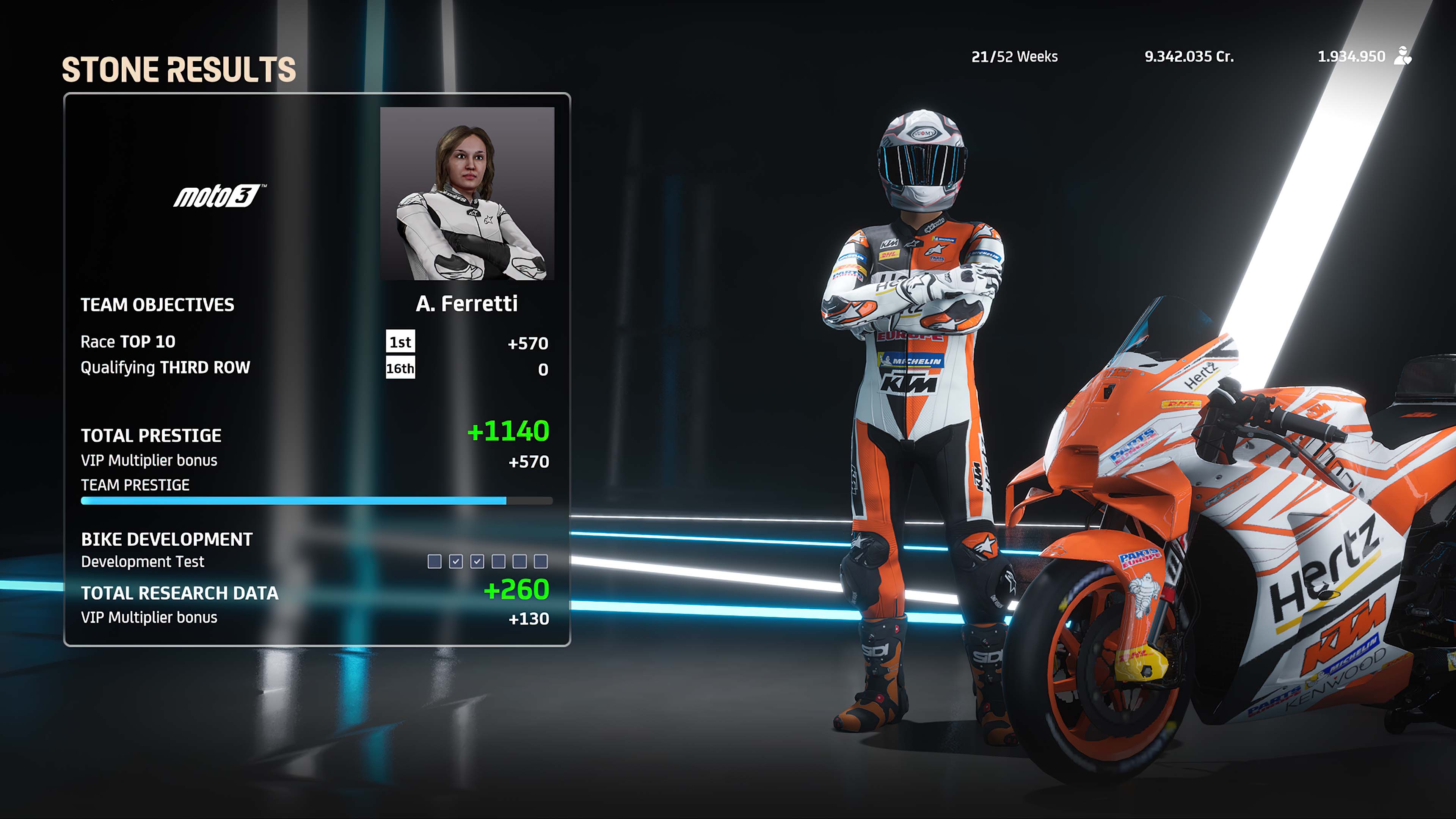Select the Stone Results header
Screen dimensions: 1456x819
pyautogui.click(x=179, y=68)
